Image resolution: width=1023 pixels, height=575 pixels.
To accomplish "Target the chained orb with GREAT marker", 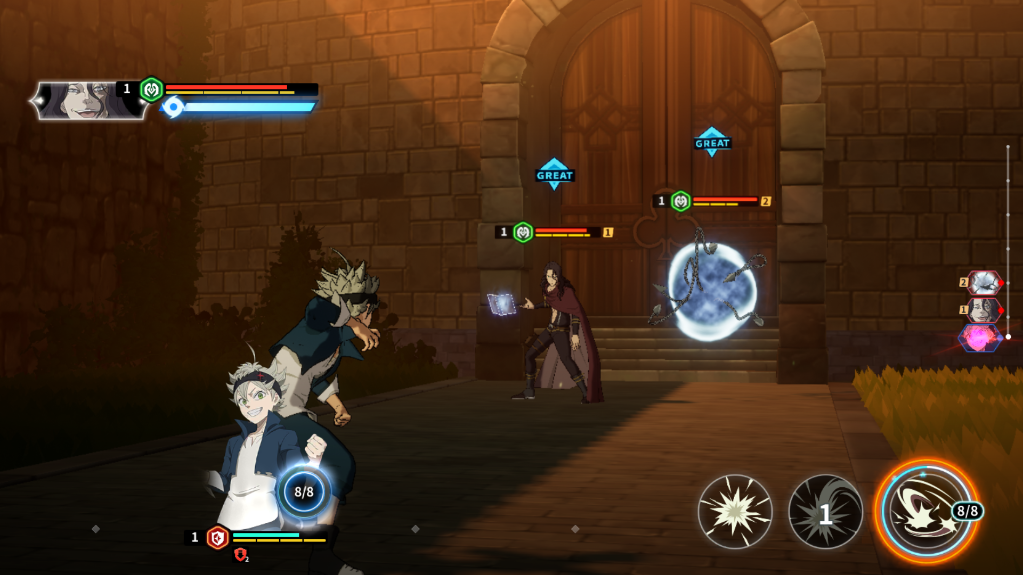I will pos(710,289).
